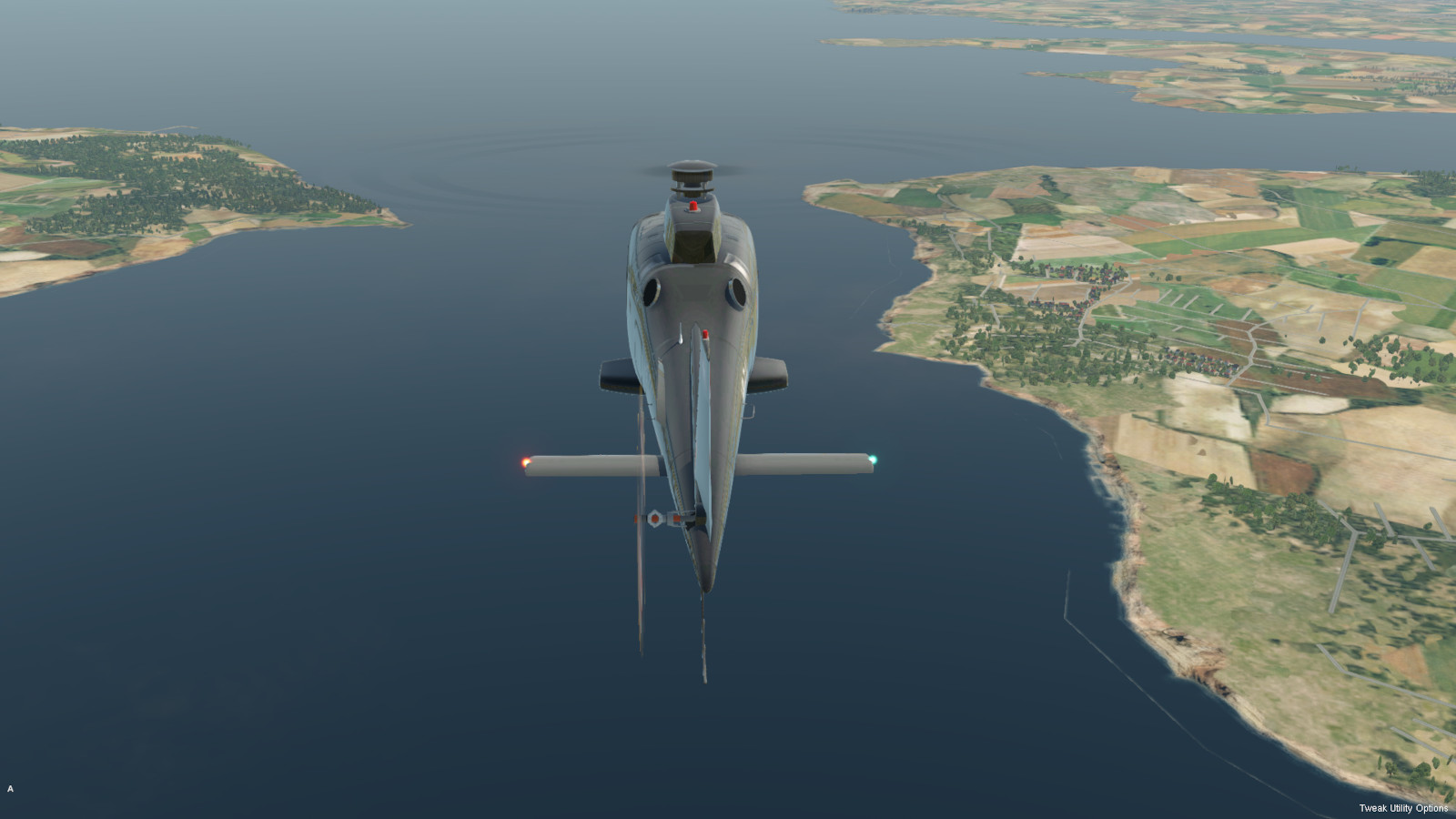Viewport: 1456px width, 819px height.
Task: Open the Tweak Utility Options
Action: tap(1402, 808)
